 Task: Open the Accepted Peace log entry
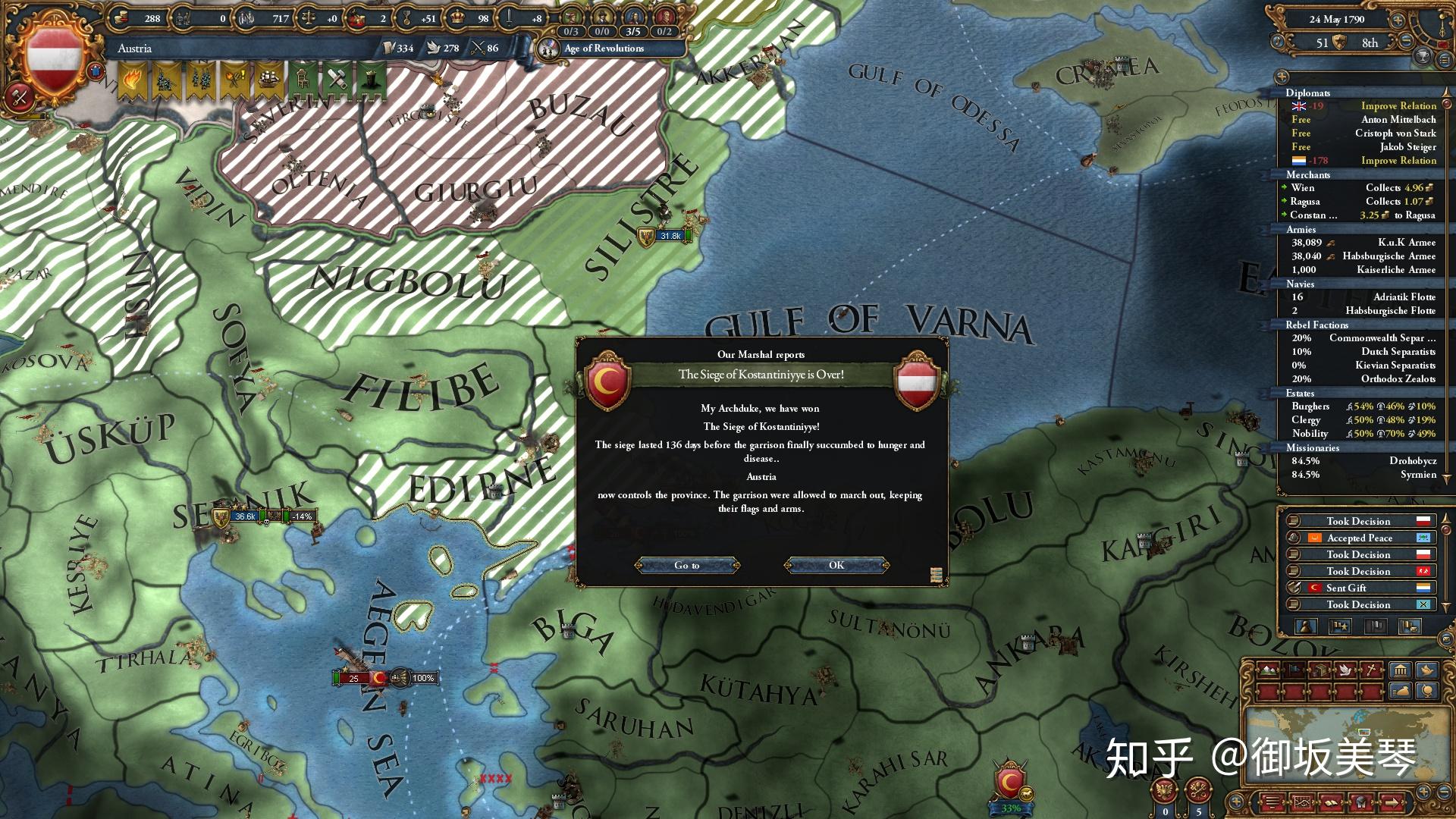[1359, 538]
